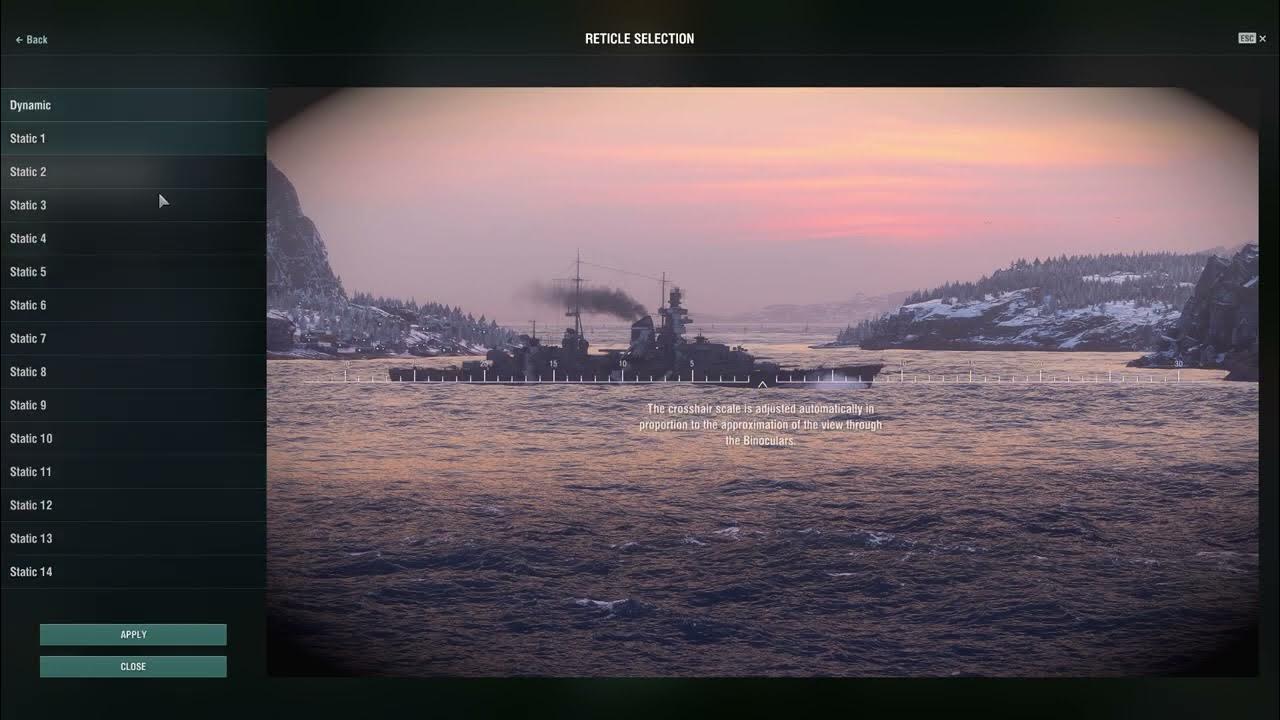Choose the Static 2 reticle

tap(100, 171)
